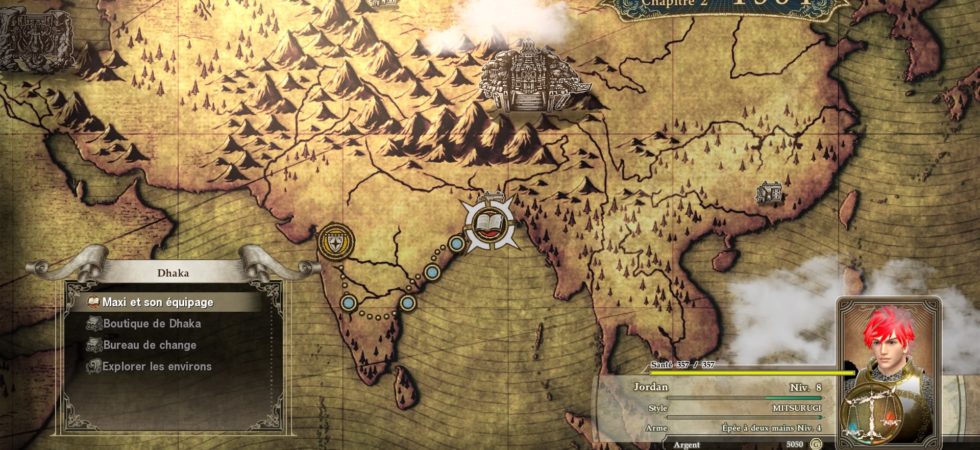This screenshot has height=450, width=980.
Task: Select "Explorer les environs" entry
Action: (156, 367)
